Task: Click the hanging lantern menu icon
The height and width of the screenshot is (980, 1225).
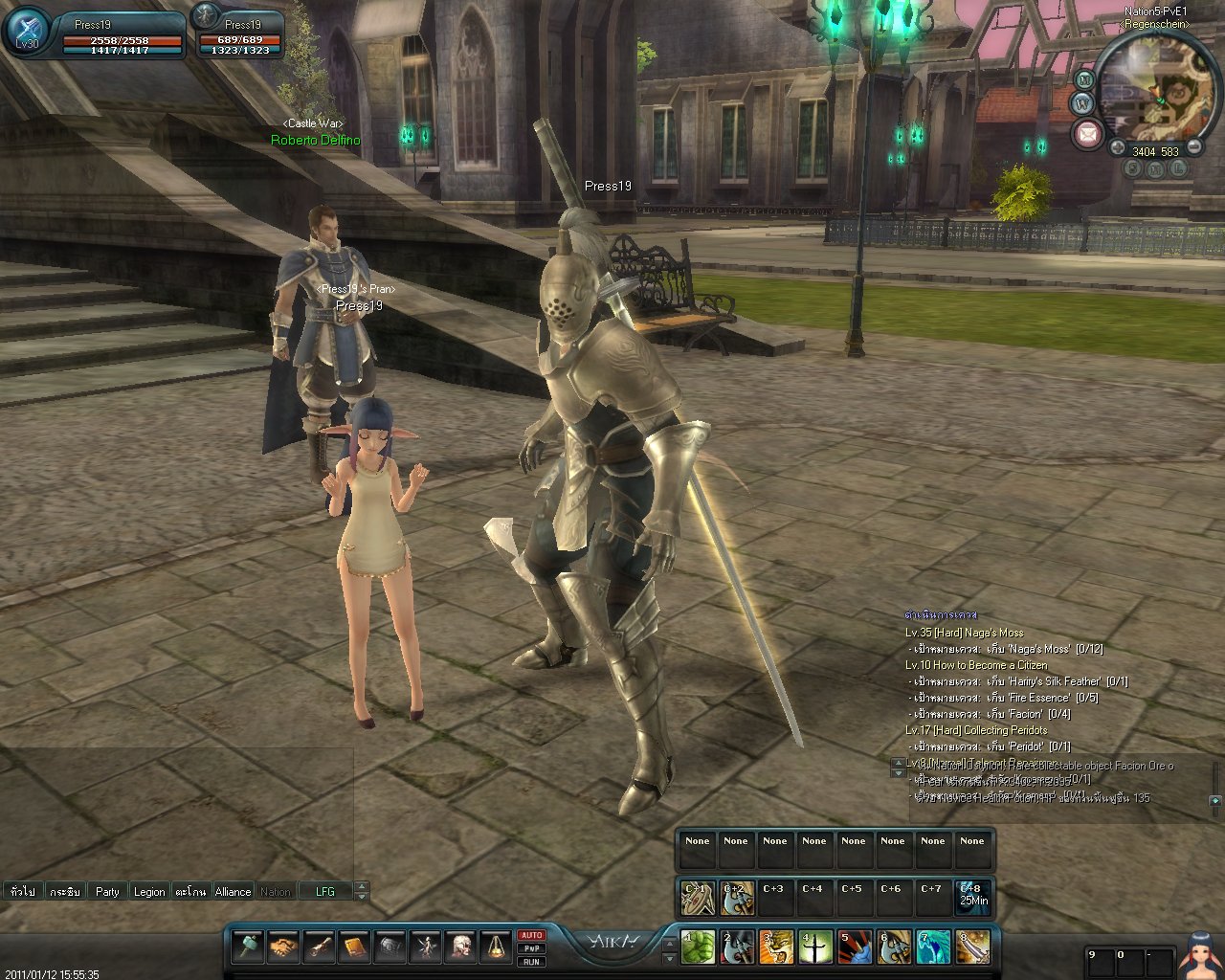Action: [x=495, y=947]
